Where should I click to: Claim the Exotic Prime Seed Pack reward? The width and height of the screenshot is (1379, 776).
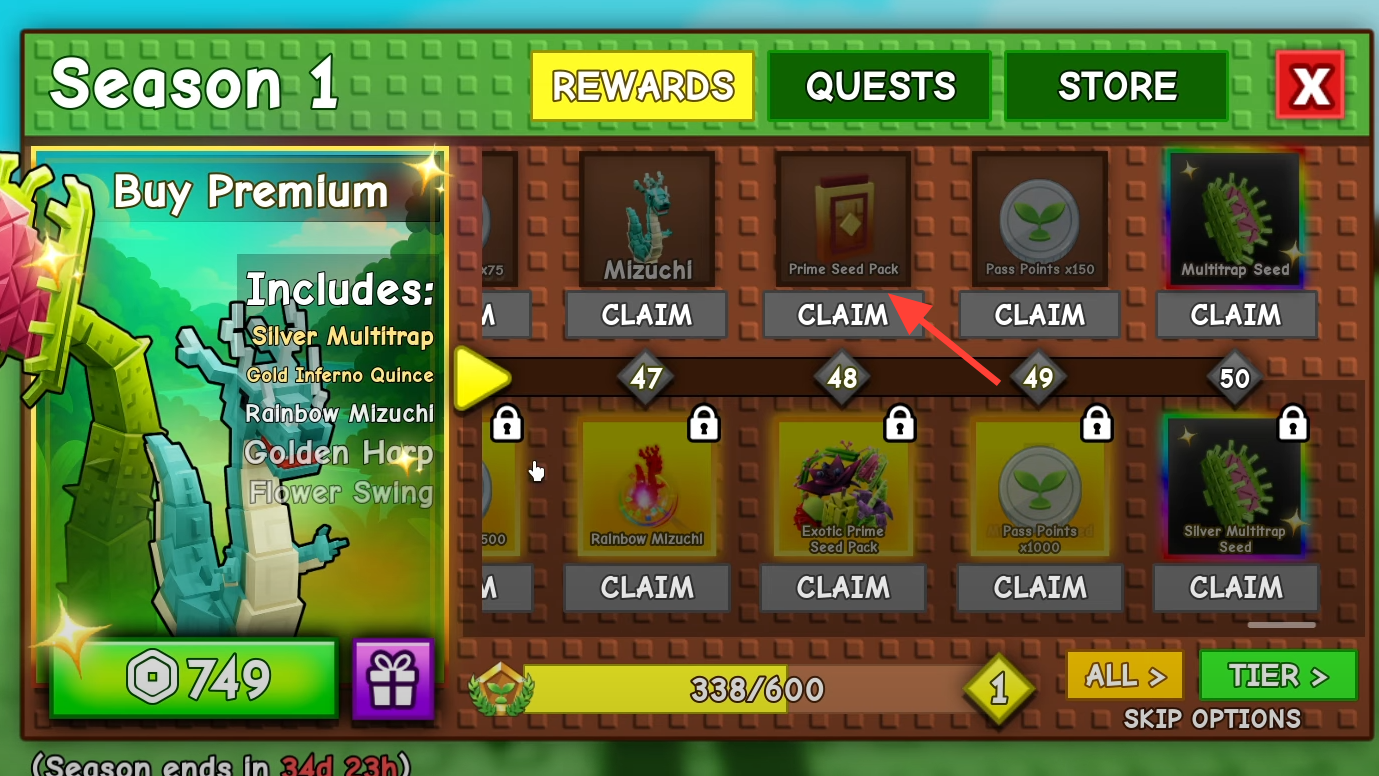click(x=842, y=588)
